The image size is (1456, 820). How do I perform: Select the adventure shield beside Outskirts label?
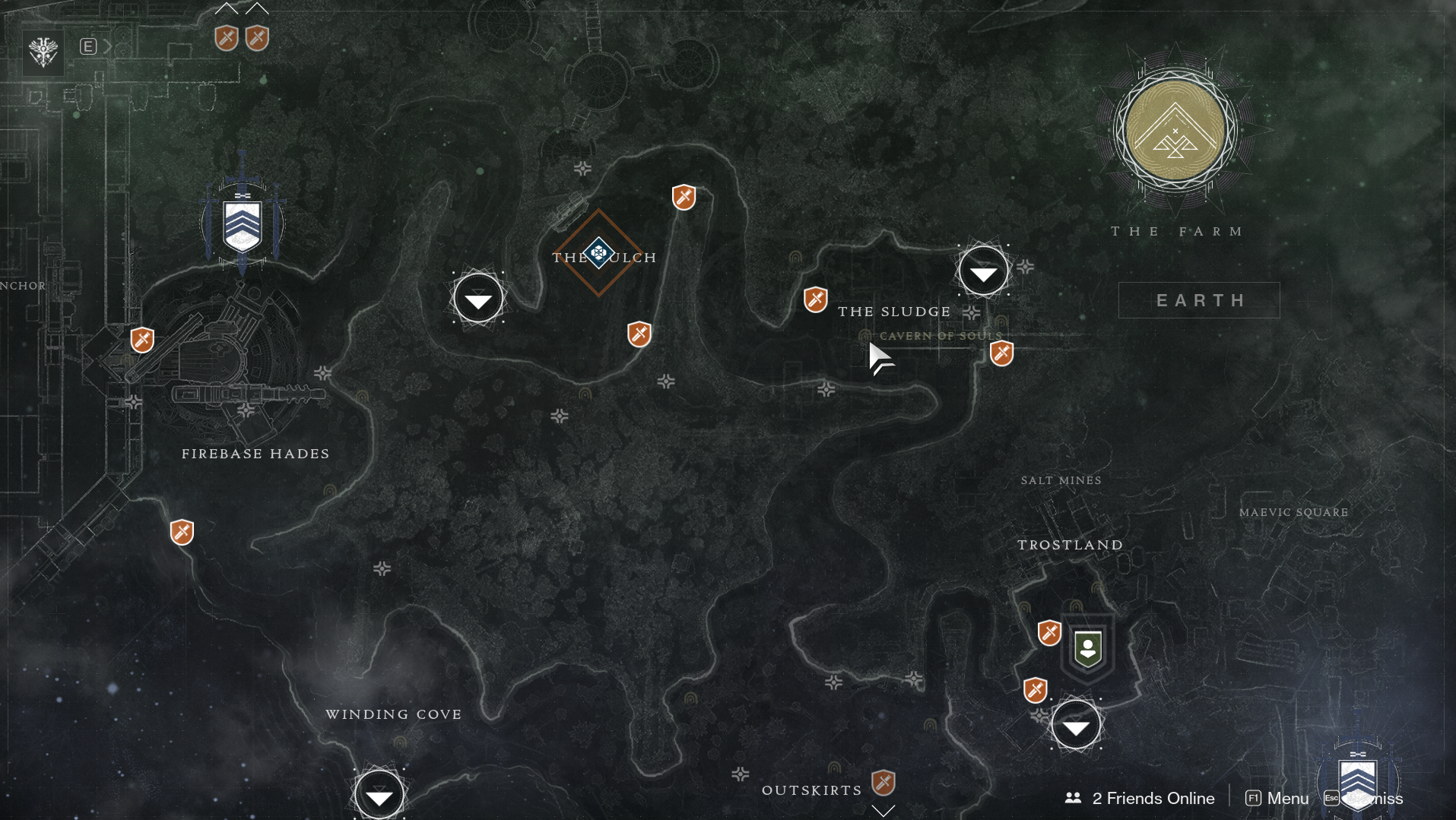coord(883,782)
